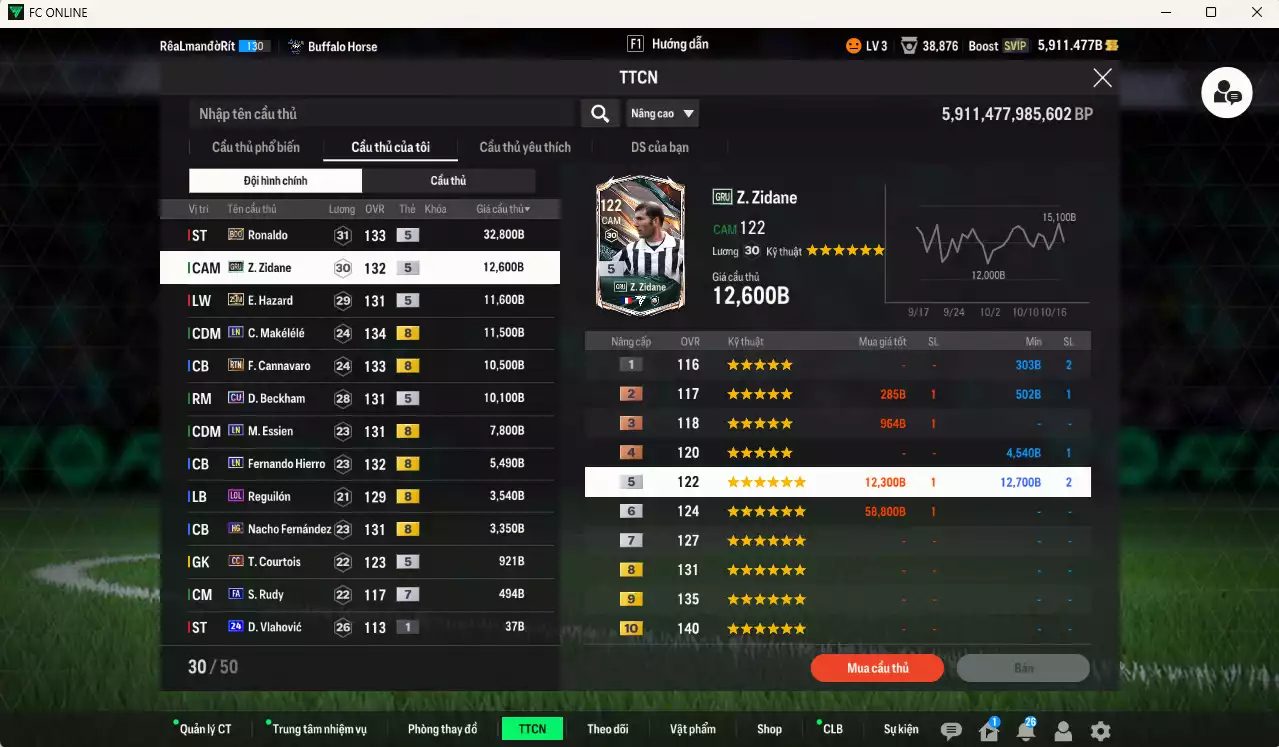1279x747 pixels.
Task: Choose the upgrade level 10 row
Action: tap(837, 629)
